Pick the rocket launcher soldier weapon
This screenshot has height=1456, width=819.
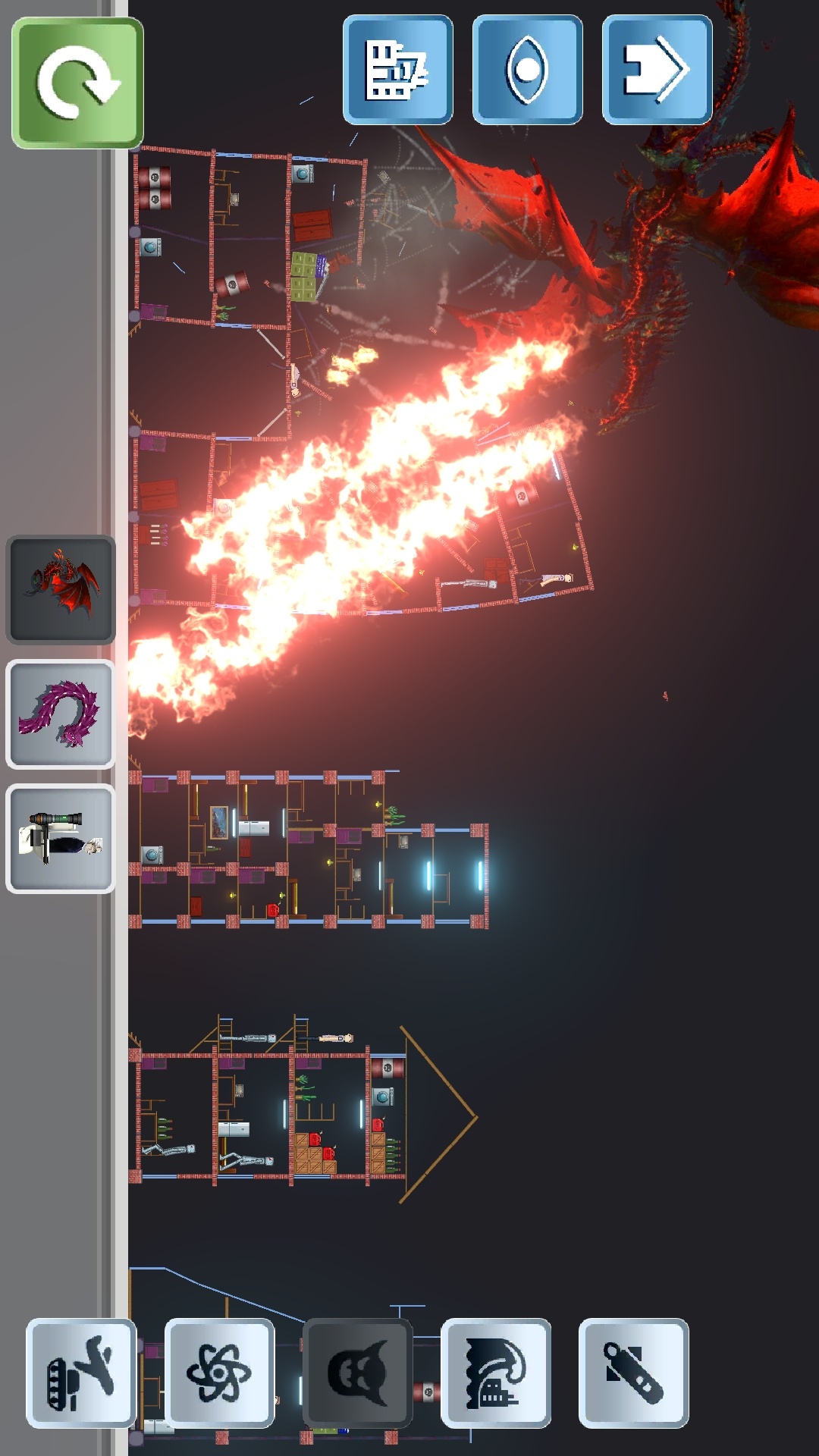click(61, 838)
